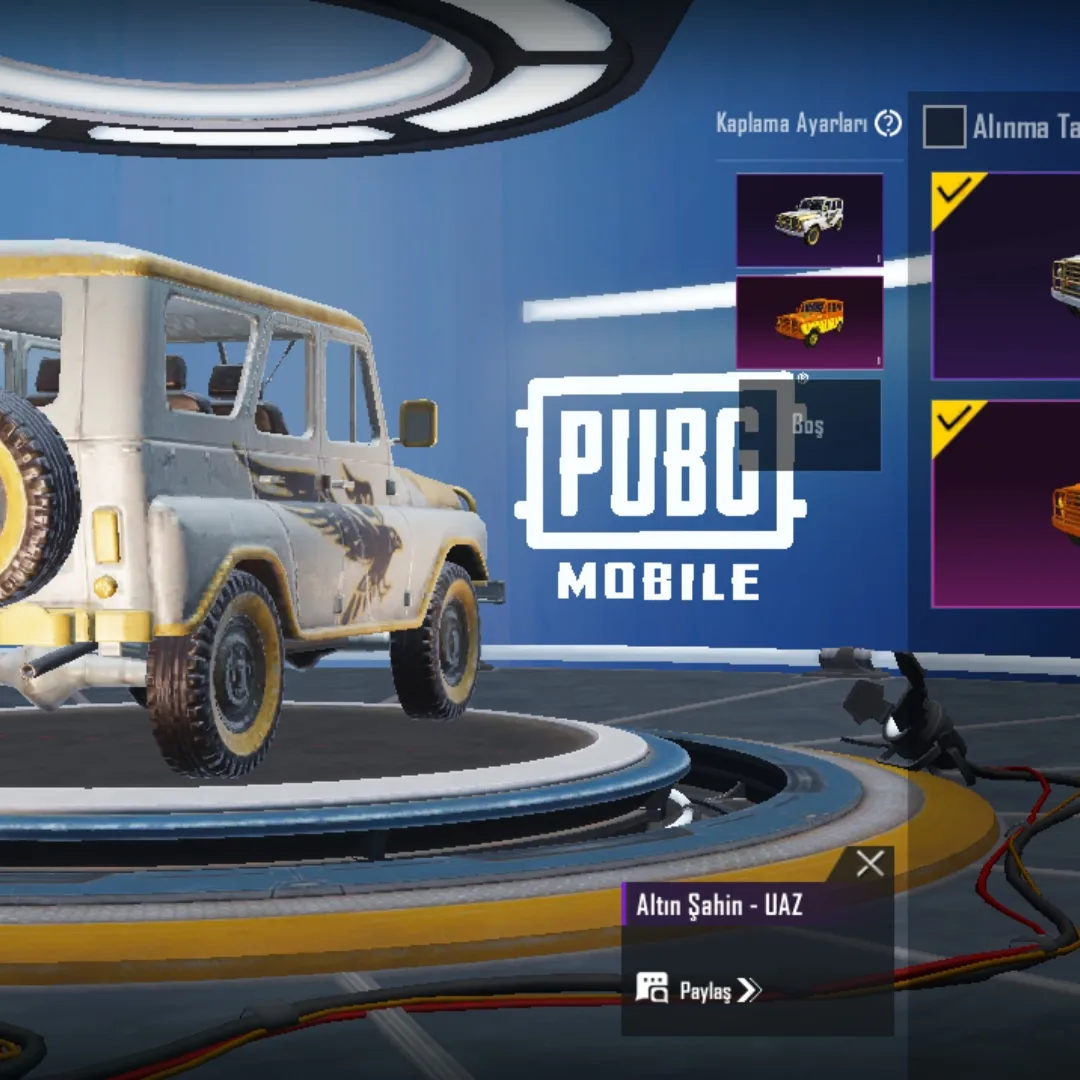Select the orange UAZ skin slot
The height and width of the screenshot is (1080, 1080).
tap(810, 322)
